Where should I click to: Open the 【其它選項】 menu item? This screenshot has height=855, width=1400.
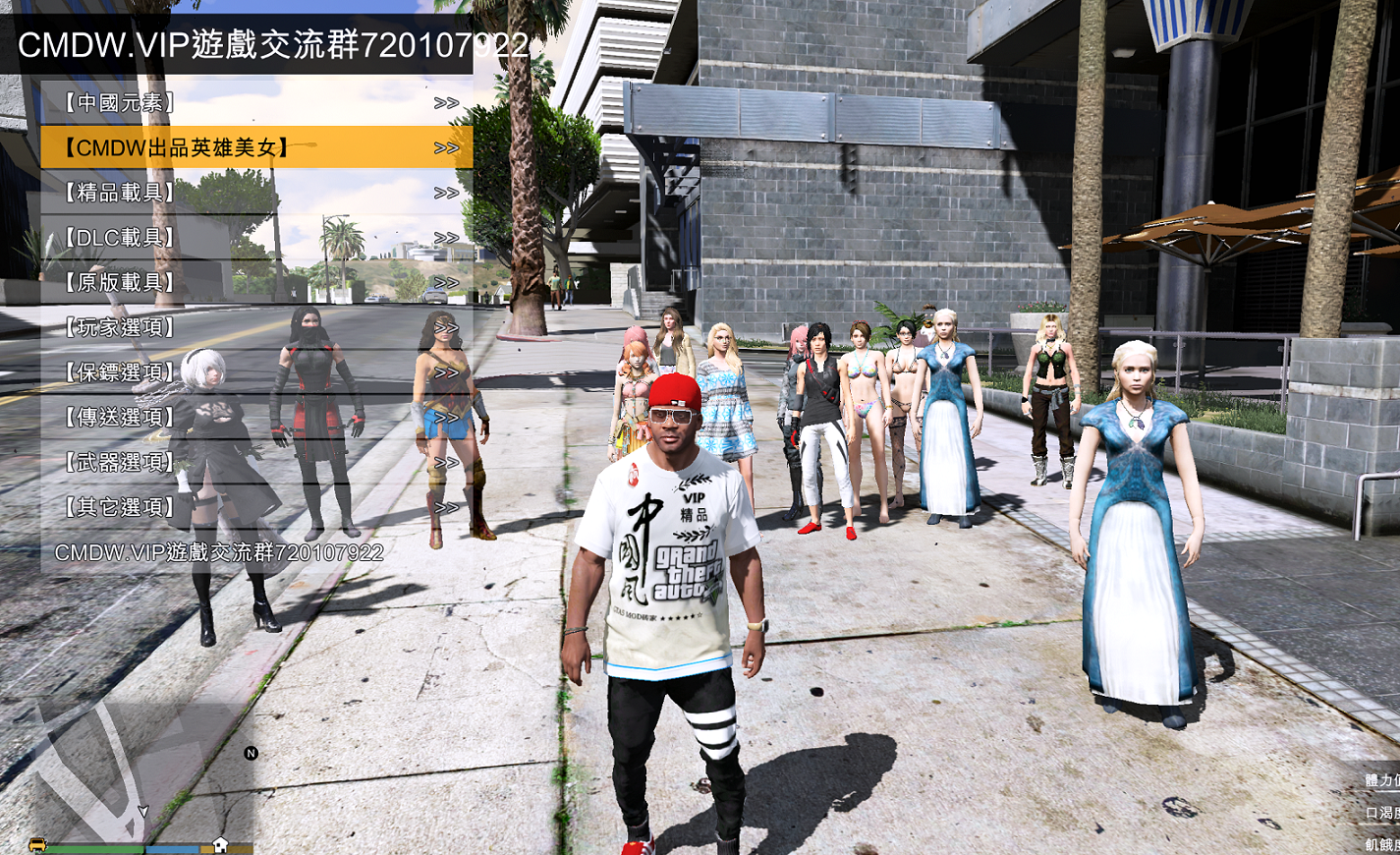coord(116,508)
